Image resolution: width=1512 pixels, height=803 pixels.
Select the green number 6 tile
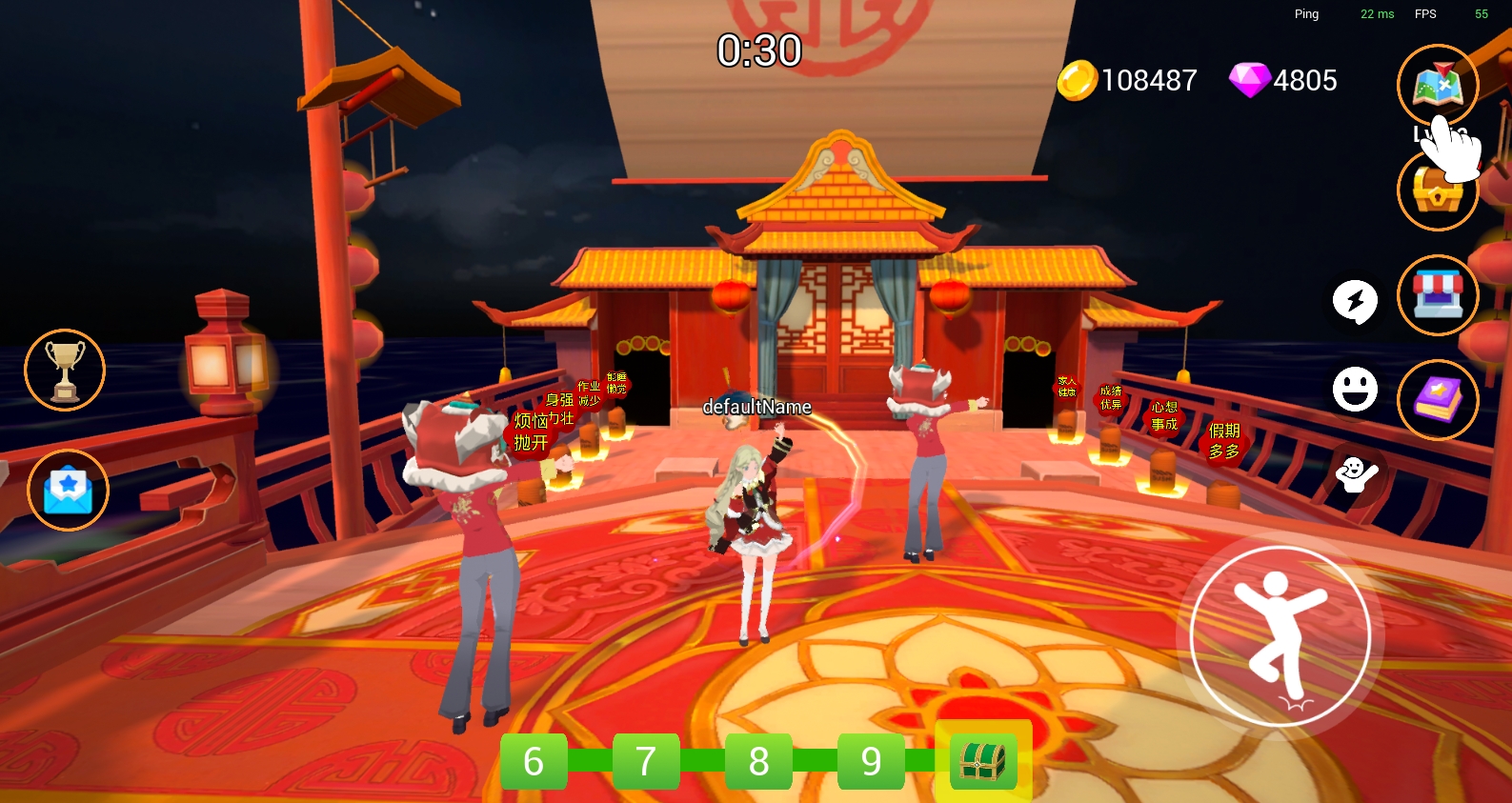click(534, 761)
